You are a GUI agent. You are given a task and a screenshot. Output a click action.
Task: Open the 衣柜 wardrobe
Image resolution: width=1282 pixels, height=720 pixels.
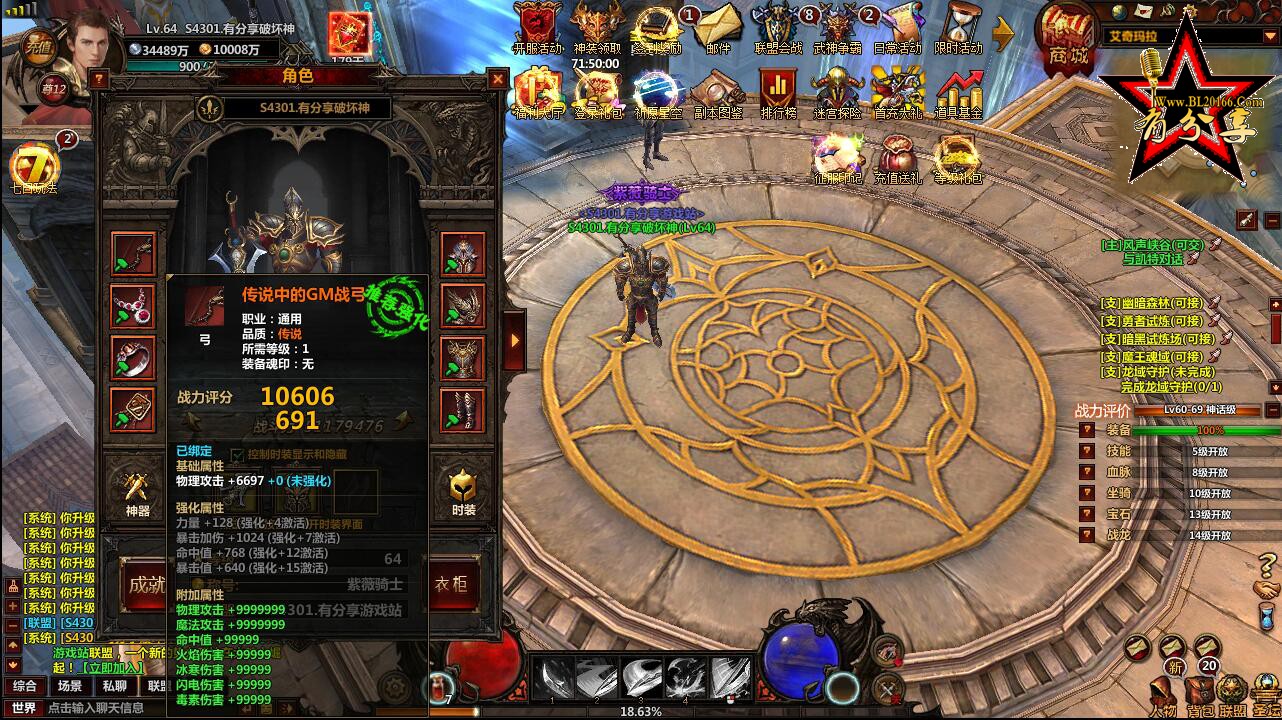point(453,584)
